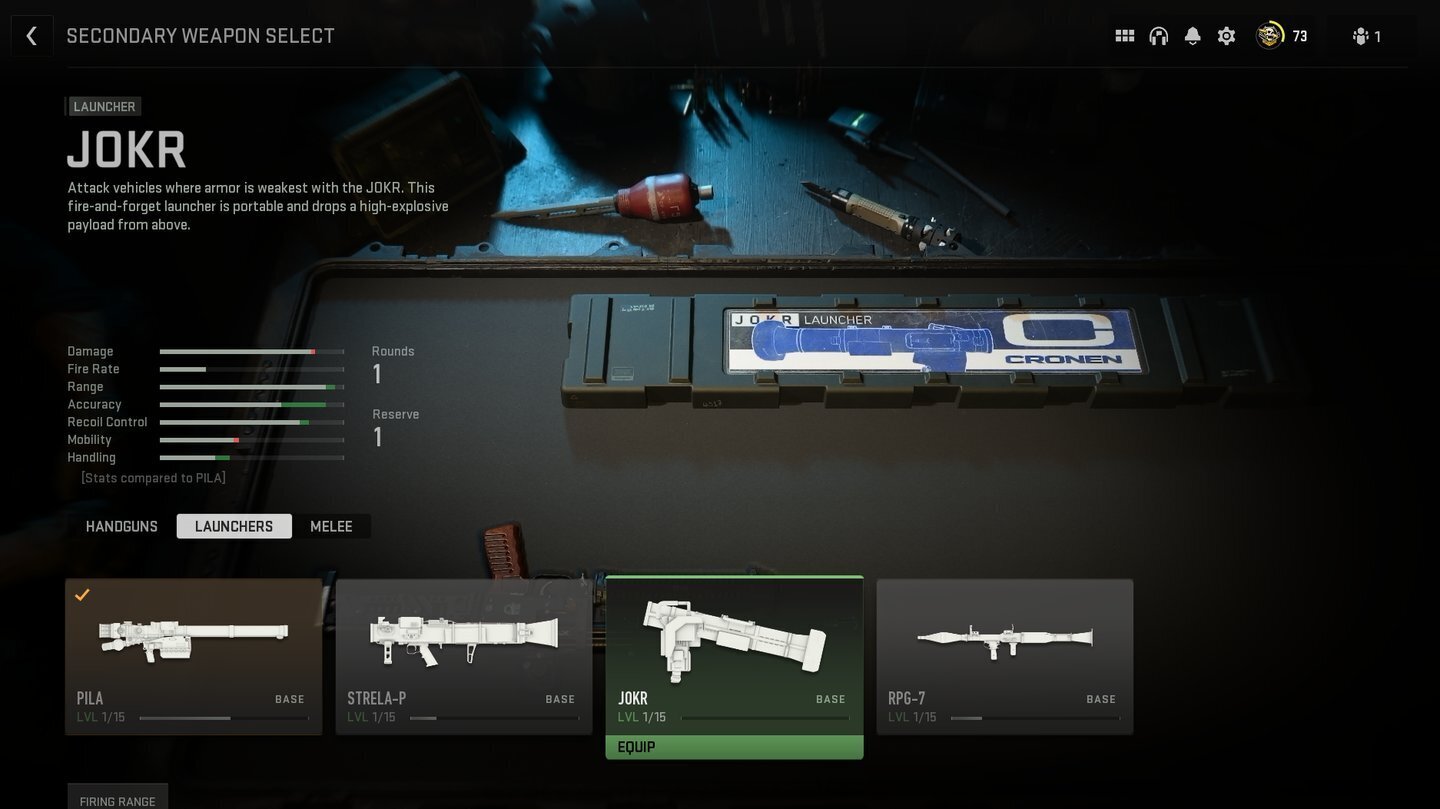This screenshot has width=1440, height=809.
Task: Click the JOKR blueprint inside the case
Action: pos(935,341)
